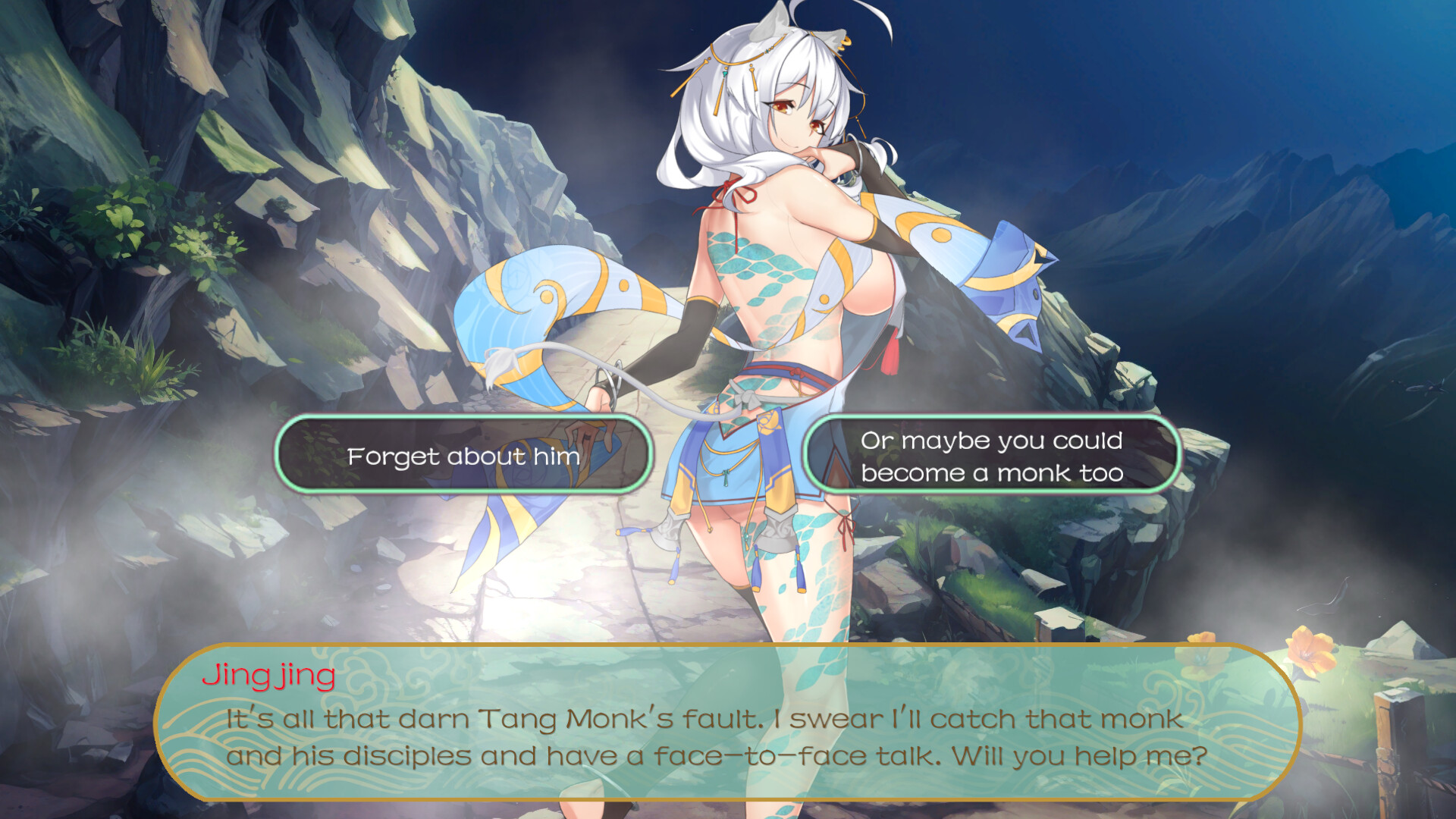Choose the "Forget about him" reply
The image size is (1456, 819).
463,456
